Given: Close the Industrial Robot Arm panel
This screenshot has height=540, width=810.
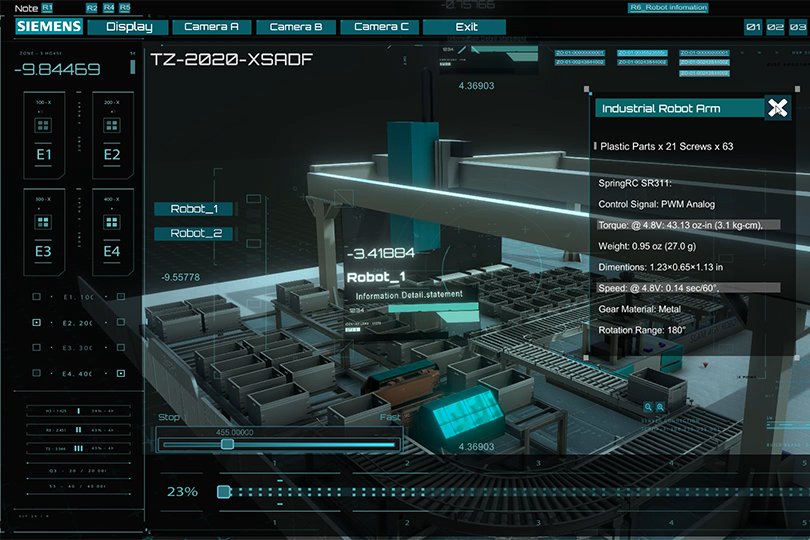Looking at the screenshot, I should (777, 108).
